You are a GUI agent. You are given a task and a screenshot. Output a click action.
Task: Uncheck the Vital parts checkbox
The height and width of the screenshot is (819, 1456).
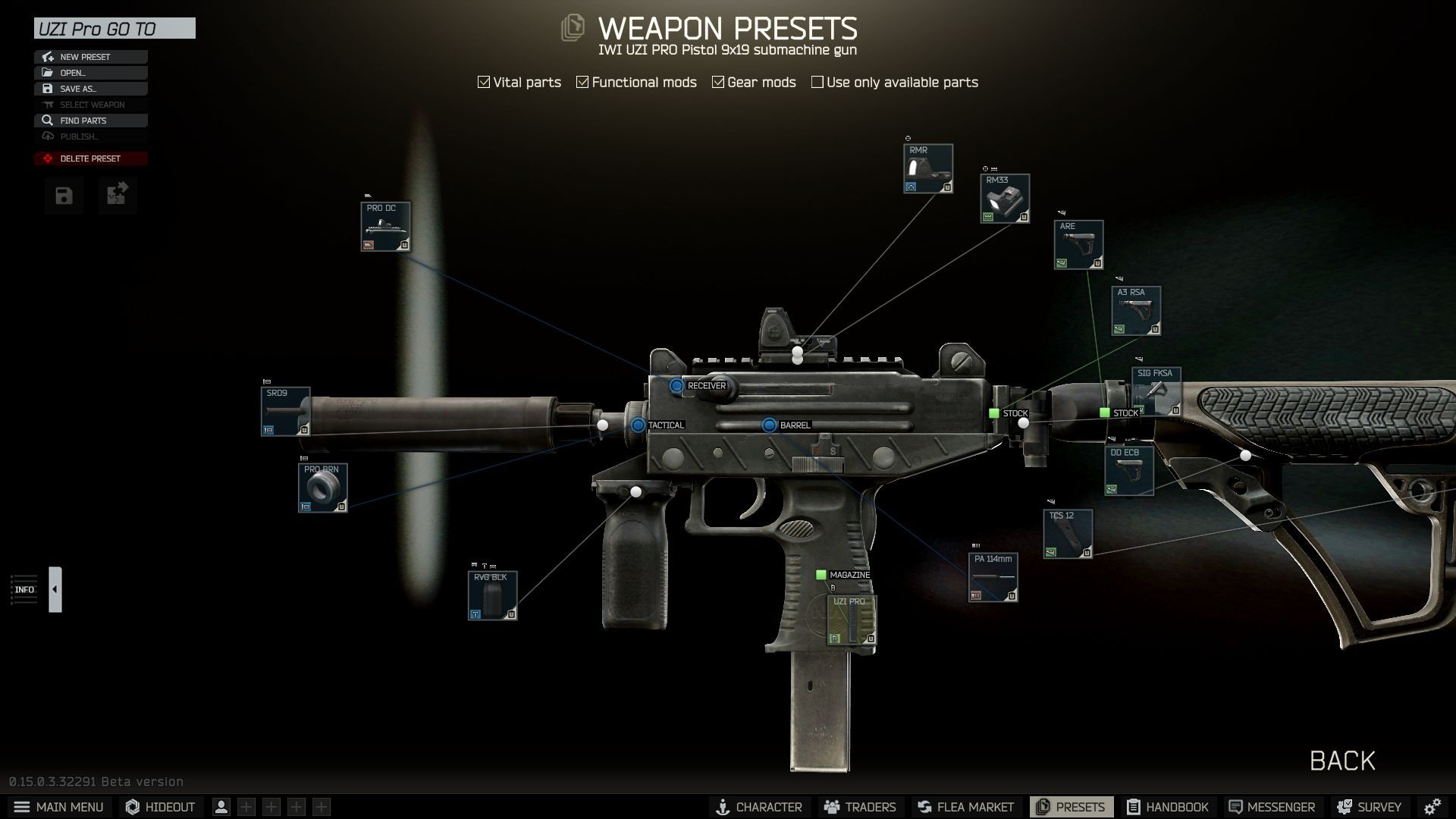click(x=483, y=81)
